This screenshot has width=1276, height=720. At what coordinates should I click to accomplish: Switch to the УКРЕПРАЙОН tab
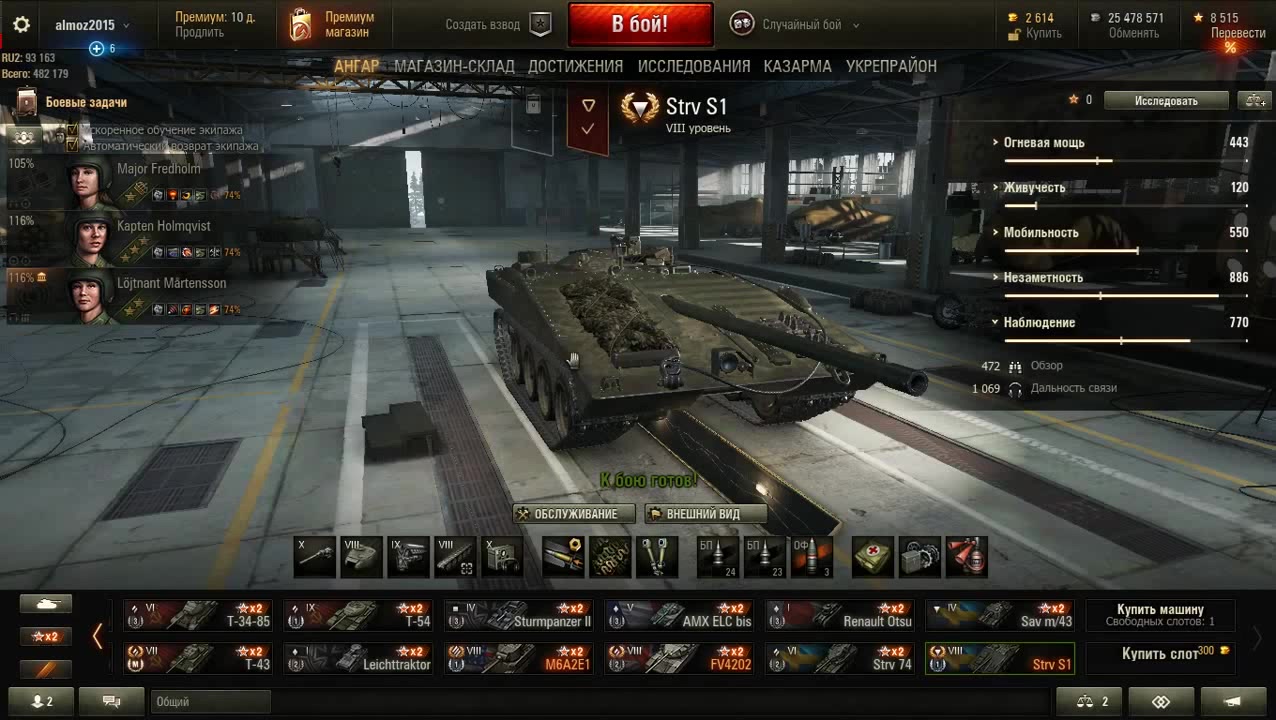pyautogui.click(x=891, y=66)
